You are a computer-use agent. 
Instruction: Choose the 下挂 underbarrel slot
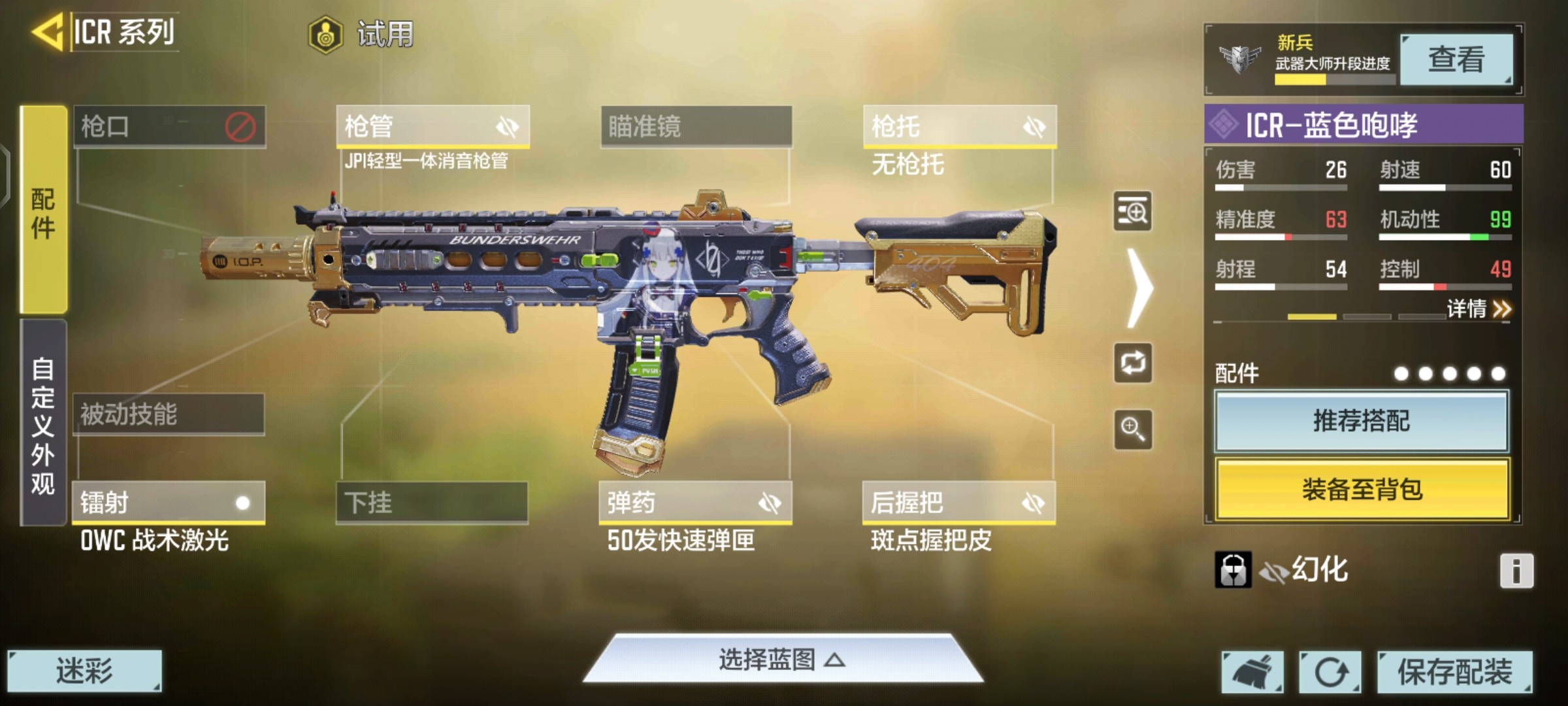pyautogui.click(x=432, y=503)
